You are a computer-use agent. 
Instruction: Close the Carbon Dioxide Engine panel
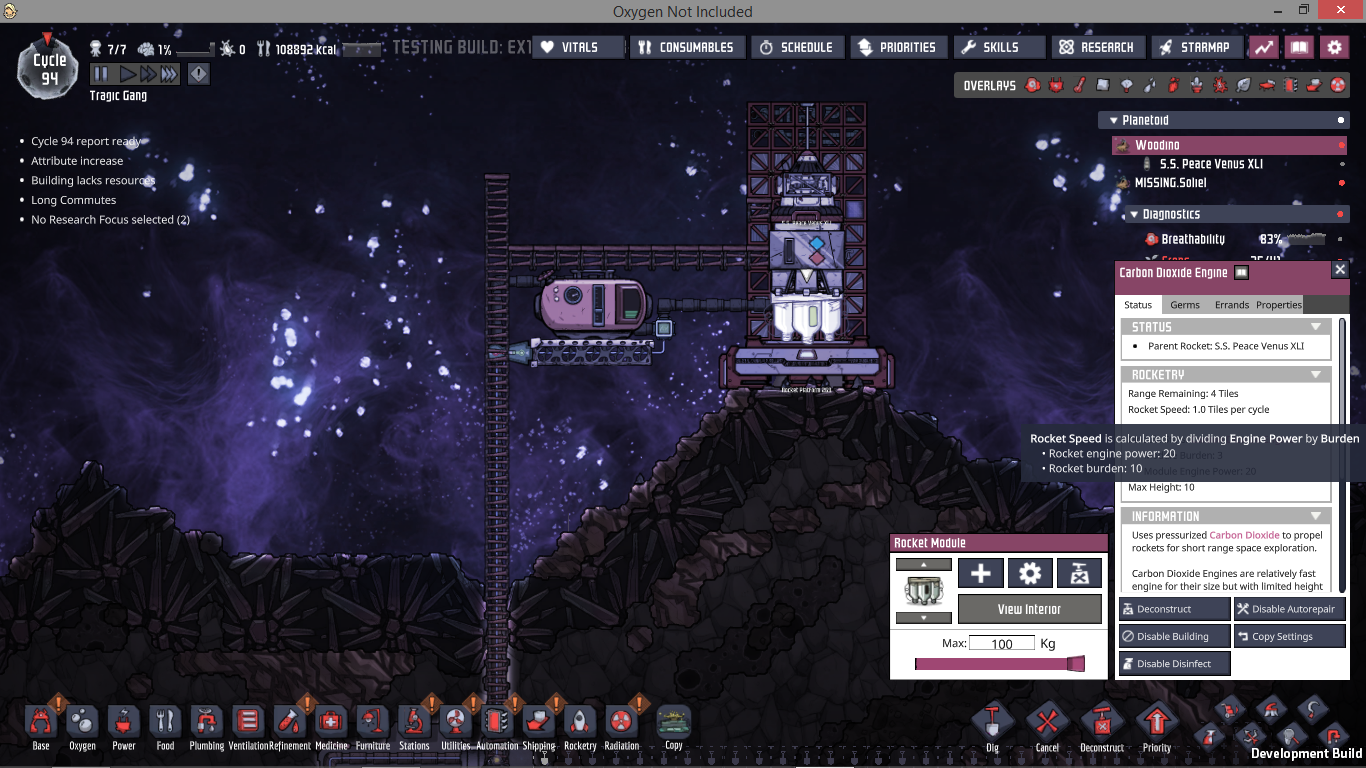tap(1340, 270)
